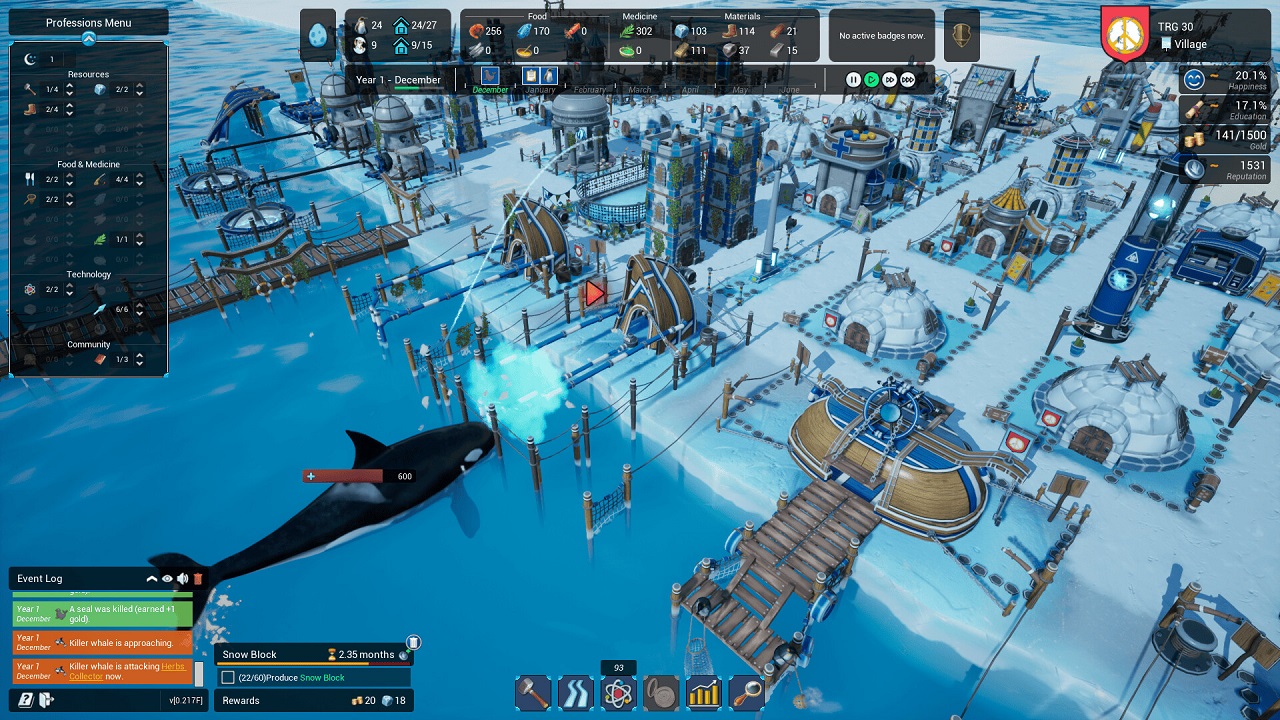Screen dimensions: 1280x720
Task: Switch to the January month tab
Action: (x=541, y=89)
